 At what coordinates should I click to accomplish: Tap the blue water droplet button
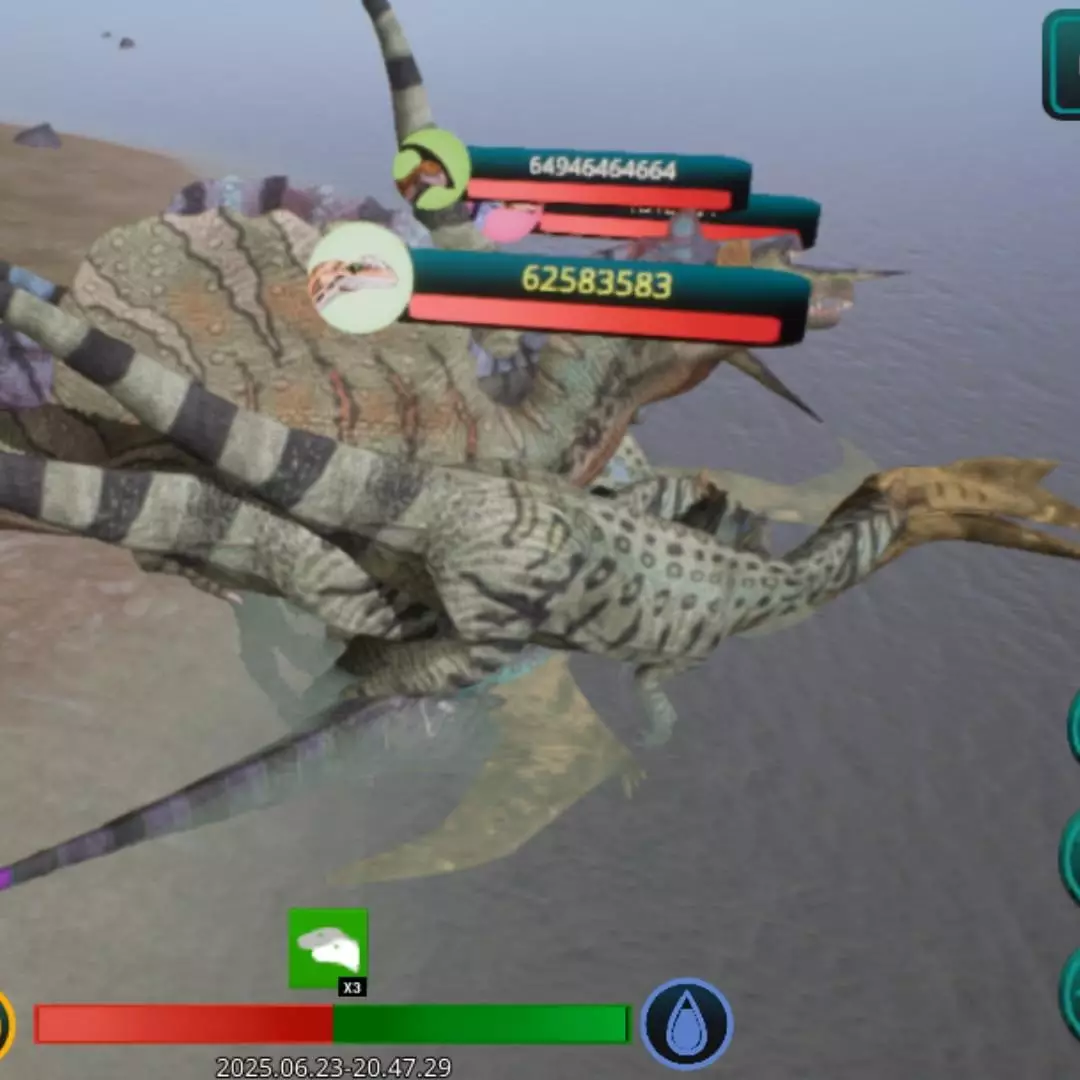coord(687,1024)
